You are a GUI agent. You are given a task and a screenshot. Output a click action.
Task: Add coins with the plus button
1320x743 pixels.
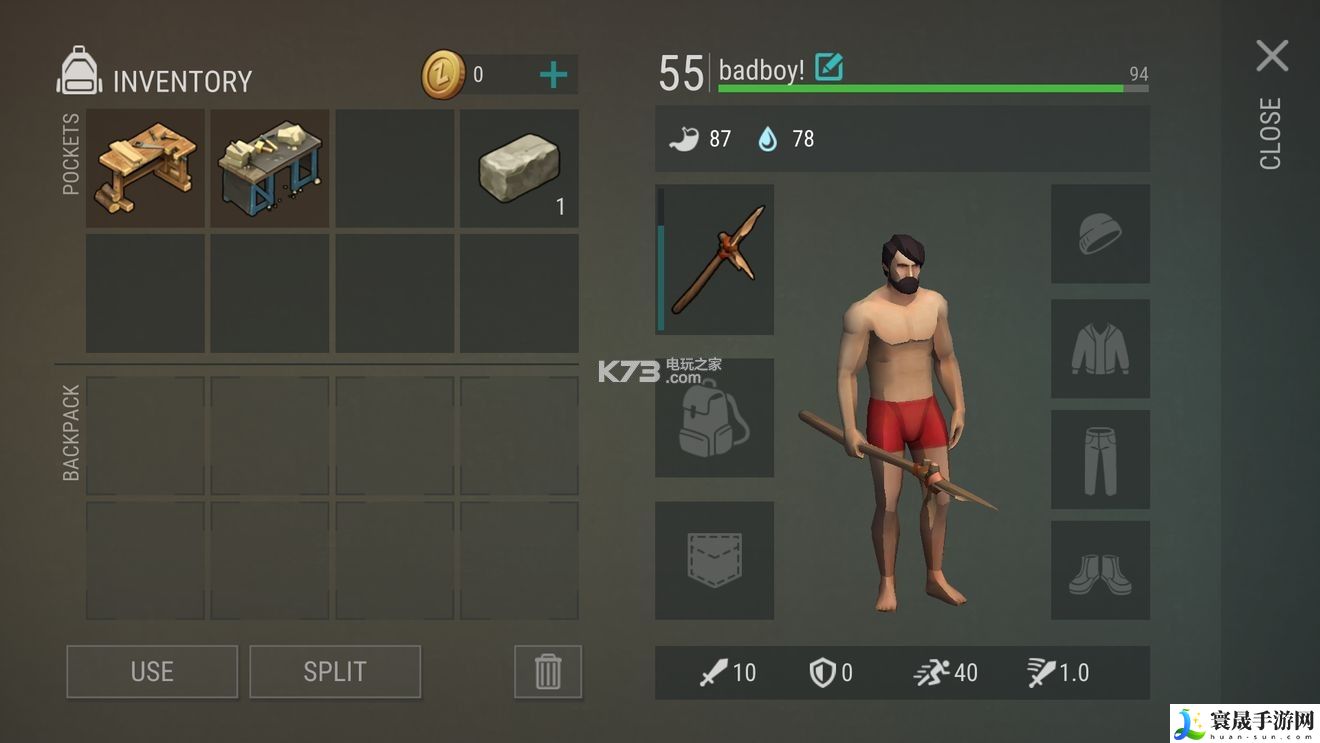(553, 75)
